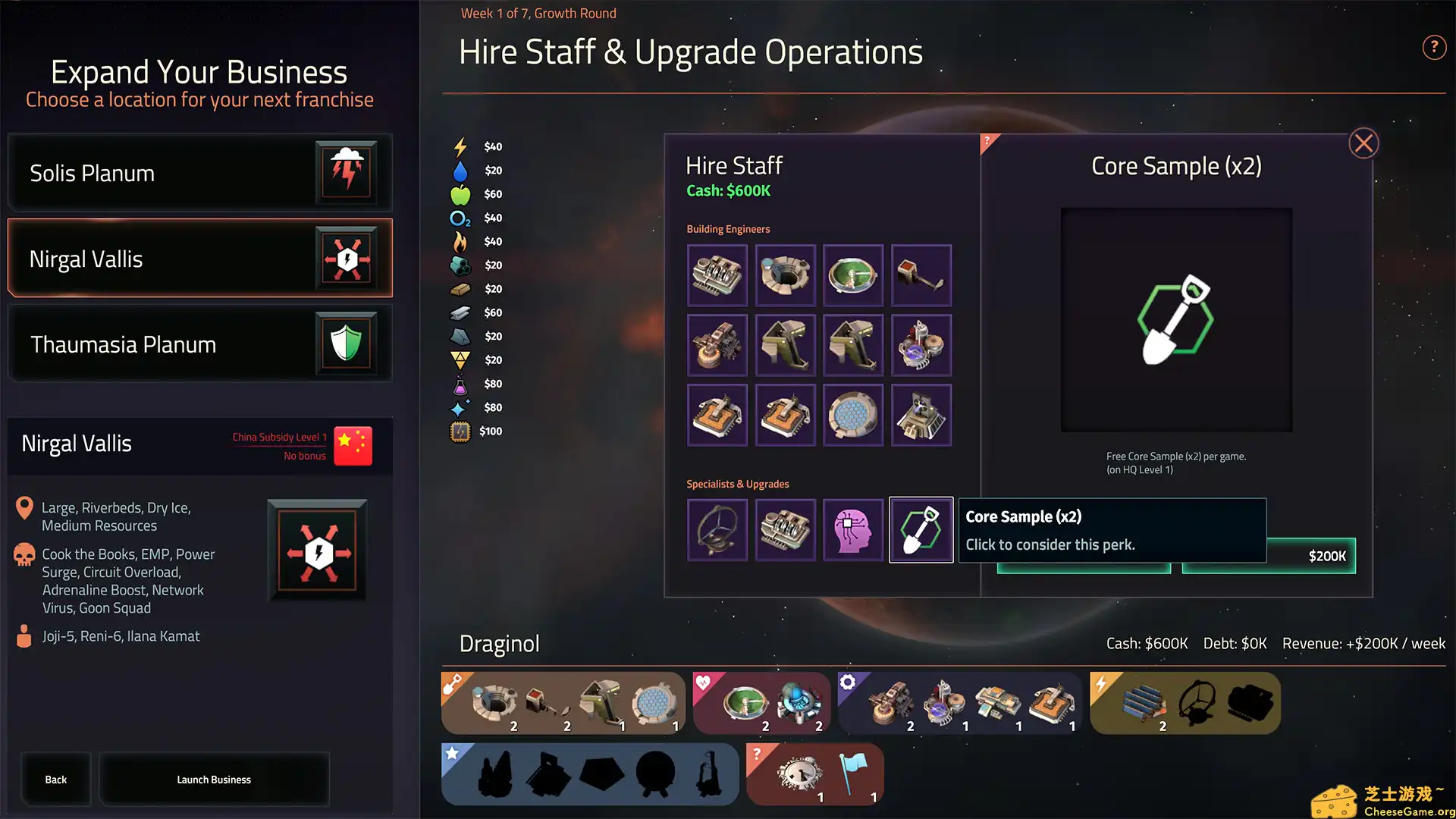Click Launch Business

click(214, 779)
